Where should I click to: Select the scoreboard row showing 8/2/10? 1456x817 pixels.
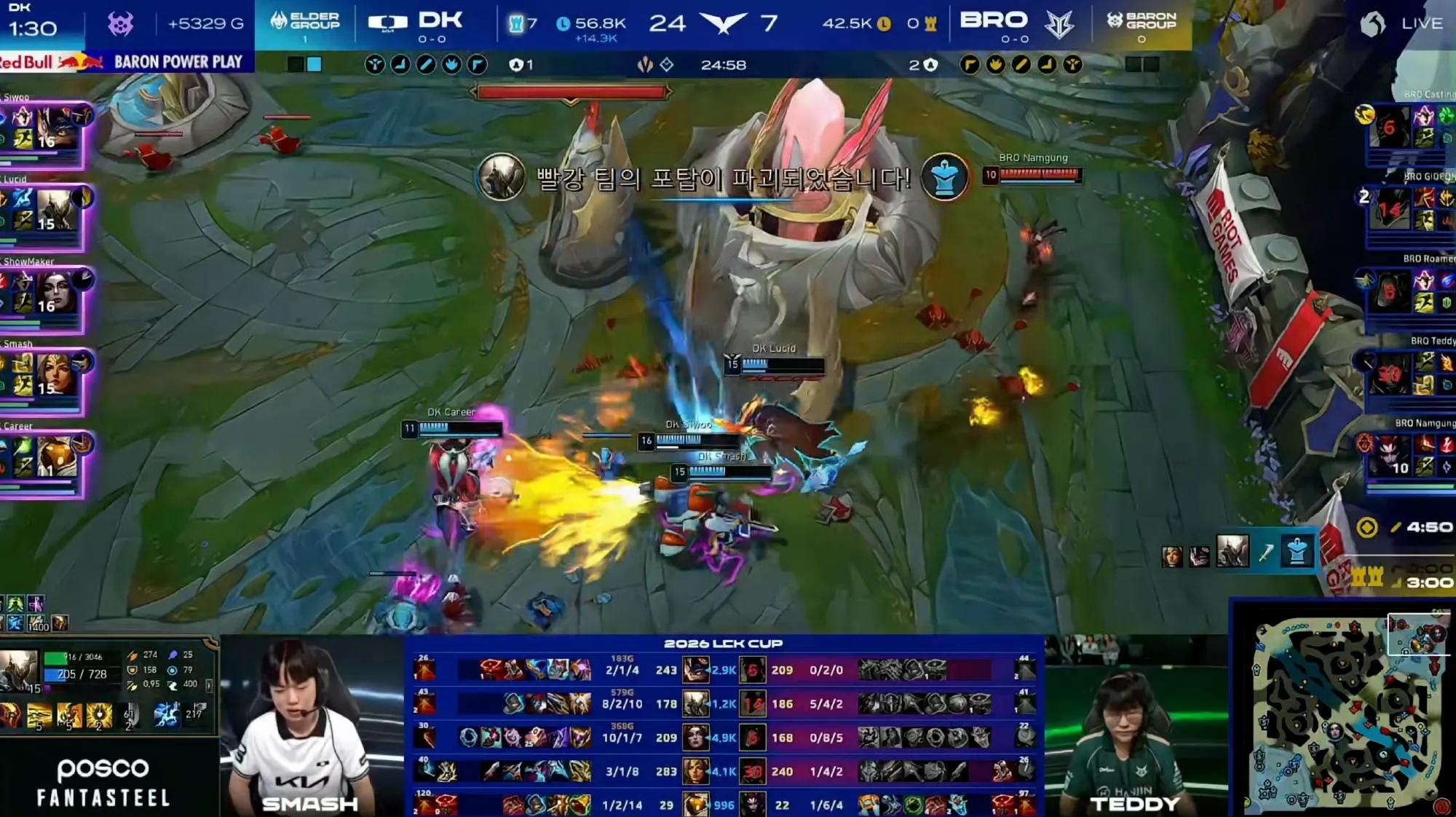click(x=724, y=704)
